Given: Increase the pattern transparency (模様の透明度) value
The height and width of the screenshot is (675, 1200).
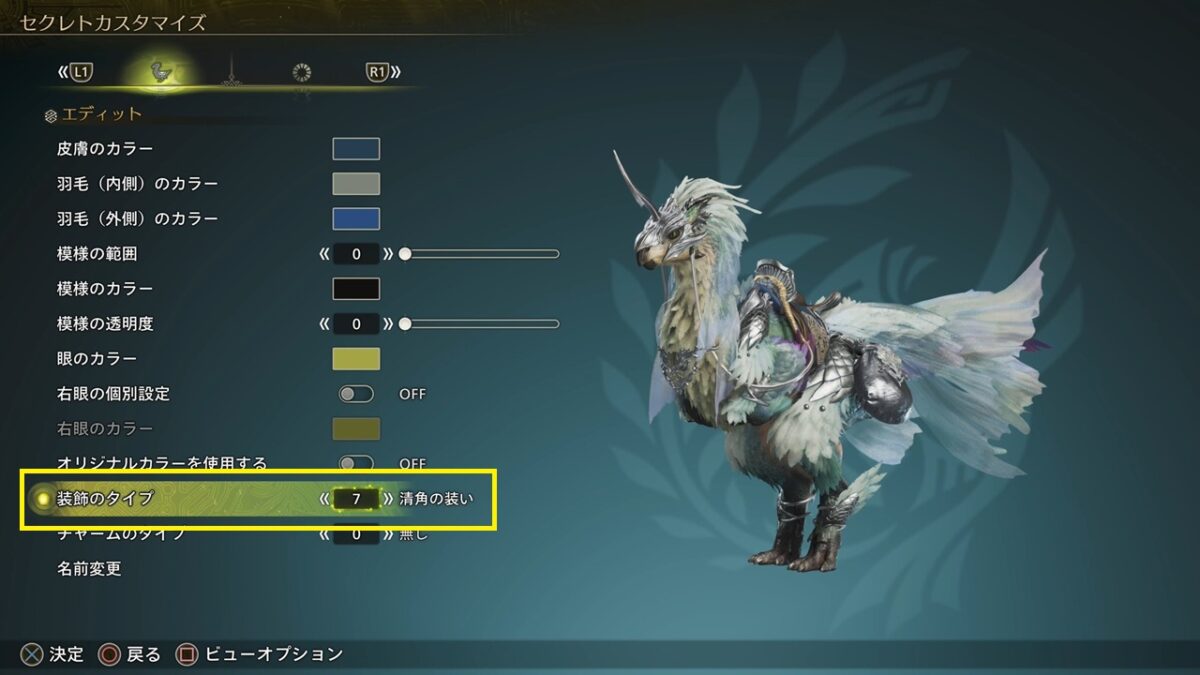Looking at the screenshot, I should [x=388, y=324].
